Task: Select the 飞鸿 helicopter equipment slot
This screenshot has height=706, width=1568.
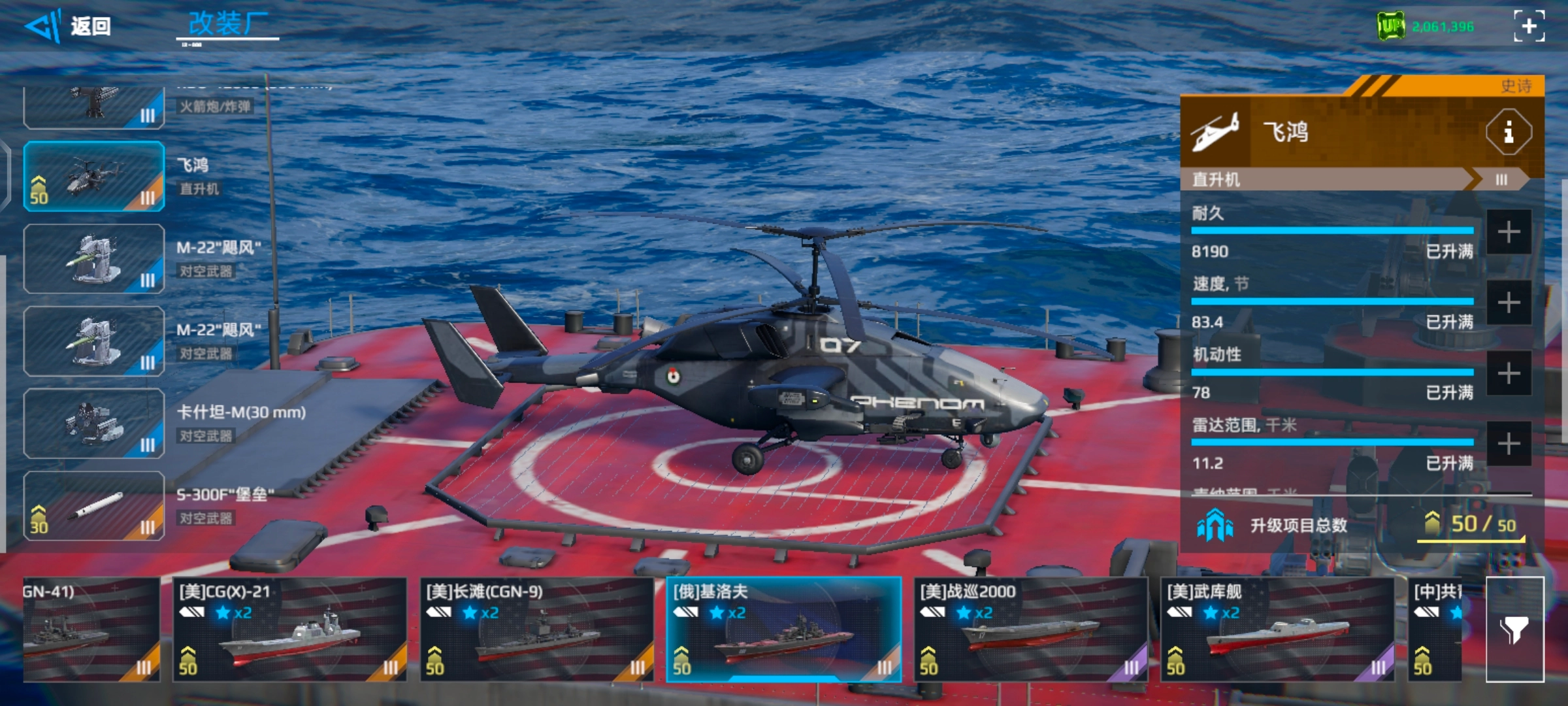Action: pyautogui.click(x=94, y=176)
